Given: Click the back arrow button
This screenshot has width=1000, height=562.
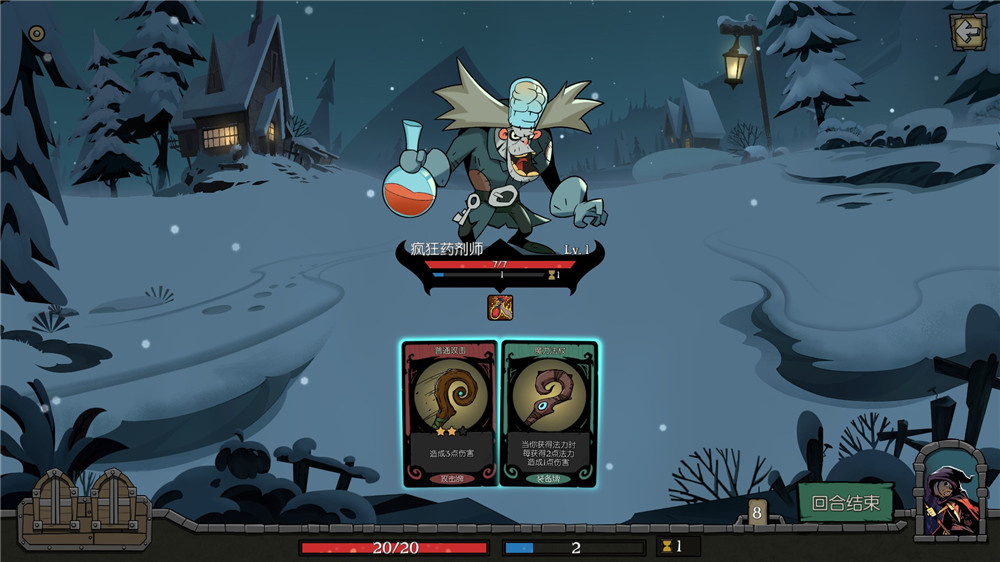Looking at the screenshot, I should [967, 32].
